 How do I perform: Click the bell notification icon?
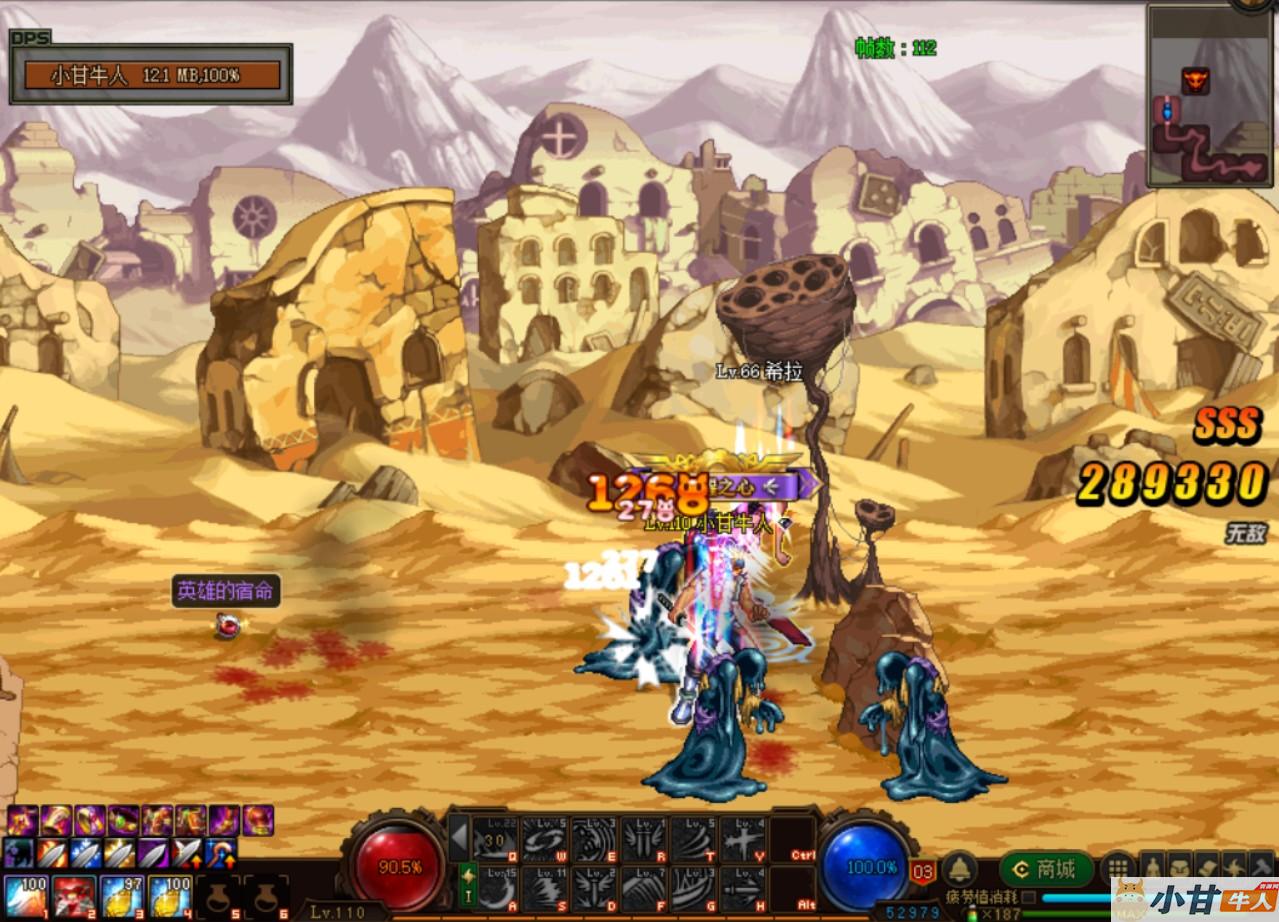pos(960,868)
